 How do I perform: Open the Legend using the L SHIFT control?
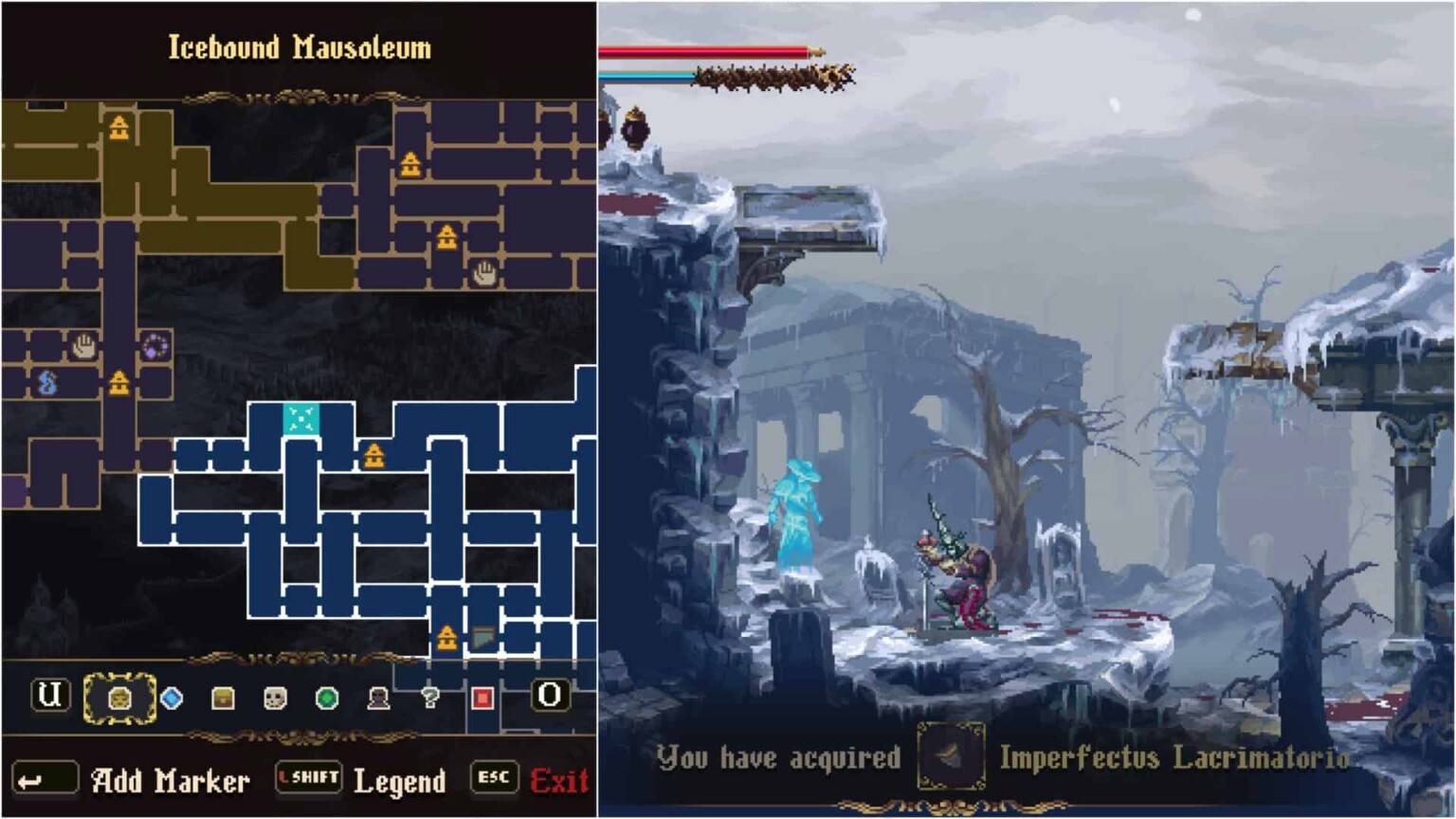(308, 779)
